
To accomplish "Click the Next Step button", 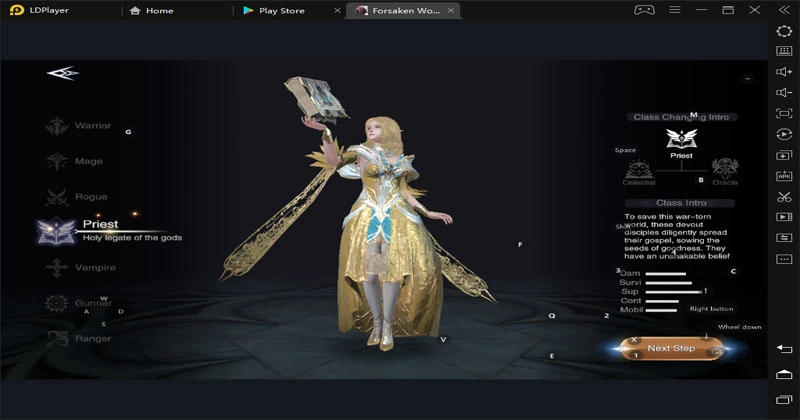I will (671, 348).
